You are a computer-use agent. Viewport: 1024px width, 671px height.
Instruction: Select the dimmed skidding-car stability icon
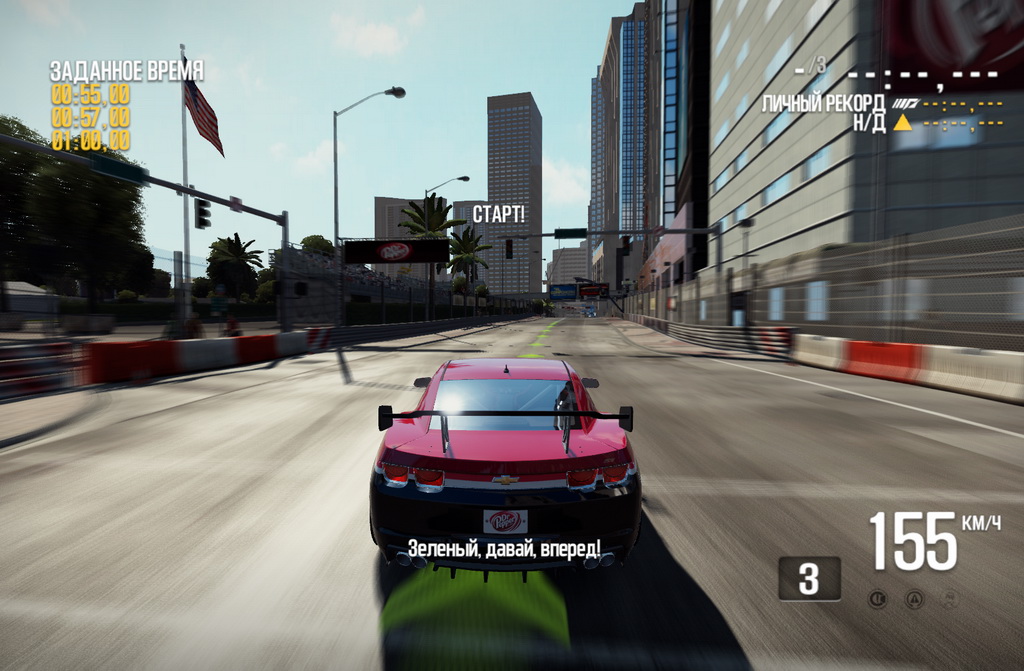click(949, 599)
